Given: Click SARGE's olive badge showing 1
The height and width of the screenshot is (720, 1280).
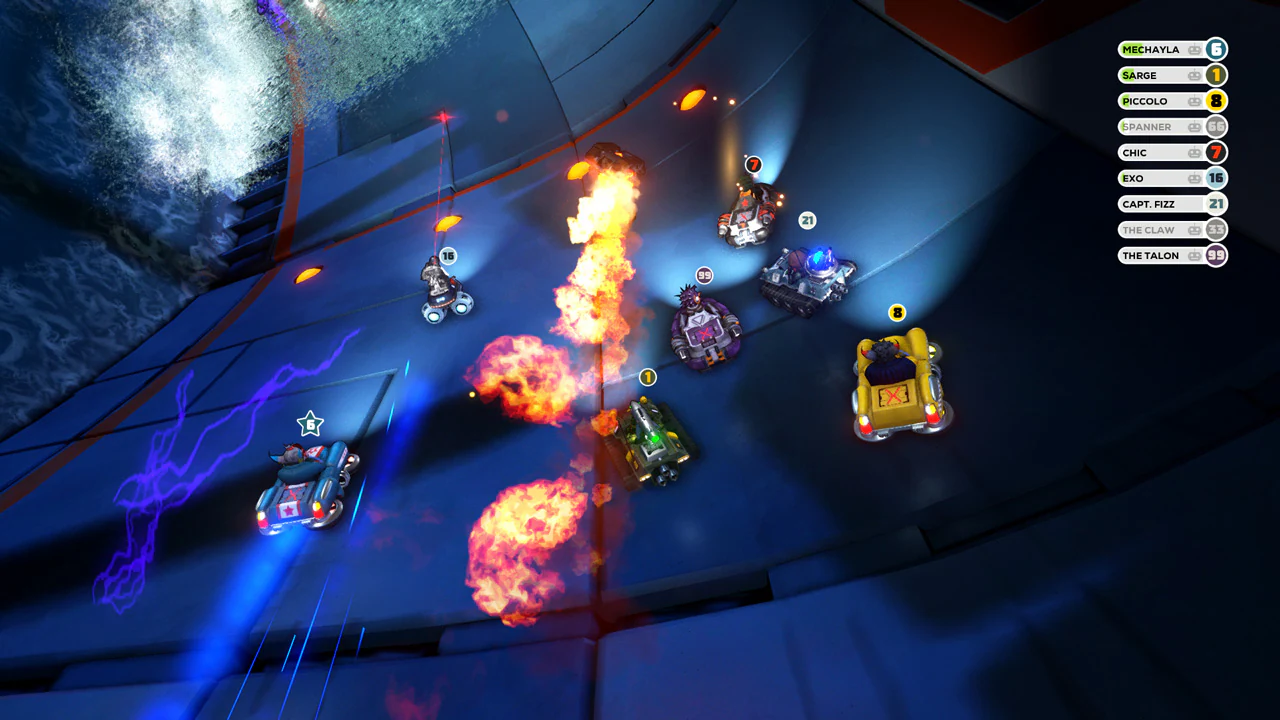Looking at the screenshot, I should tap(1215, 75).
